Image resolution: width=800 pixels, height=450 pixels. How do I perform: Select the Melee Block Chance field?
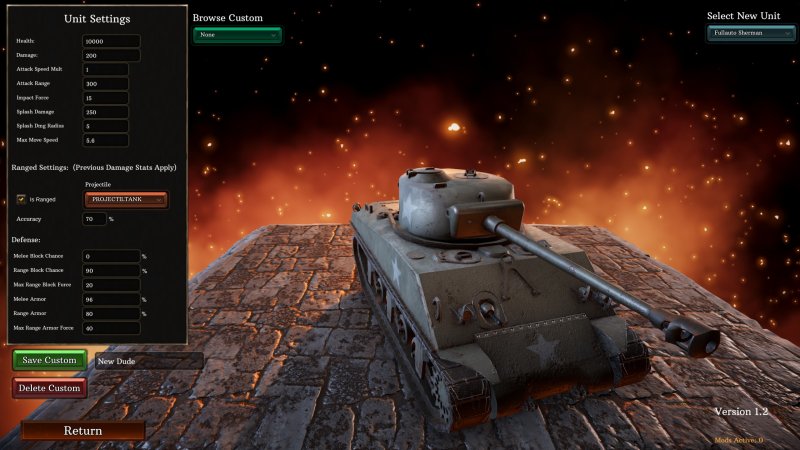[111, 256]
